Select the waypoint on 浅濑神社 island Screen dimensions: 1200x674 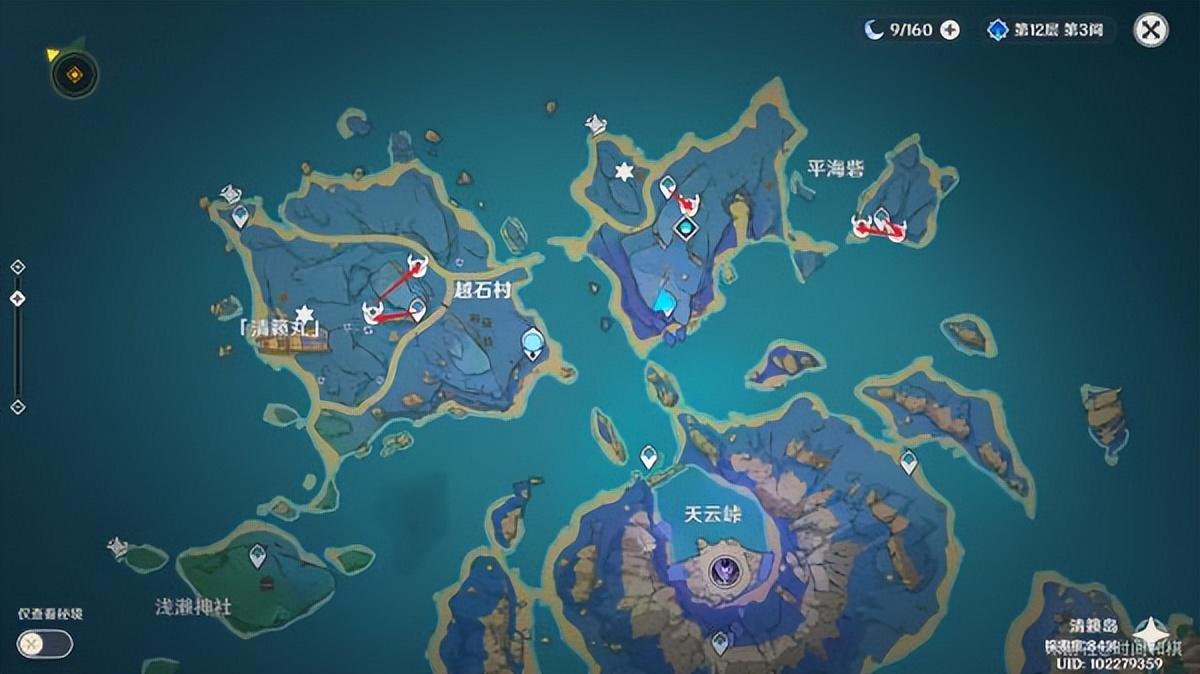point(258,554)
